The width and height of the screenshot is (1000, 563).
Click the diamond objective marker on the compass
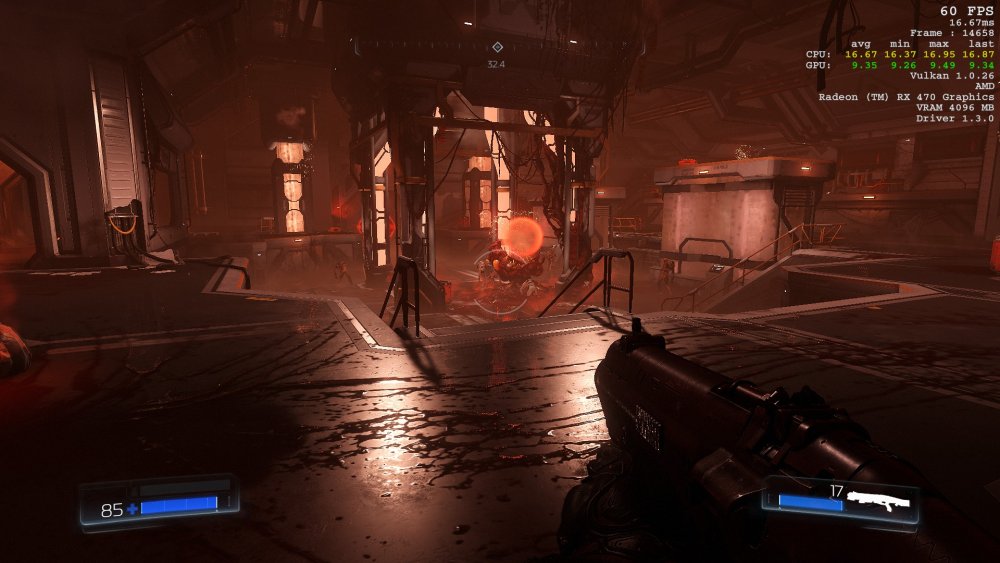[497, 47]
